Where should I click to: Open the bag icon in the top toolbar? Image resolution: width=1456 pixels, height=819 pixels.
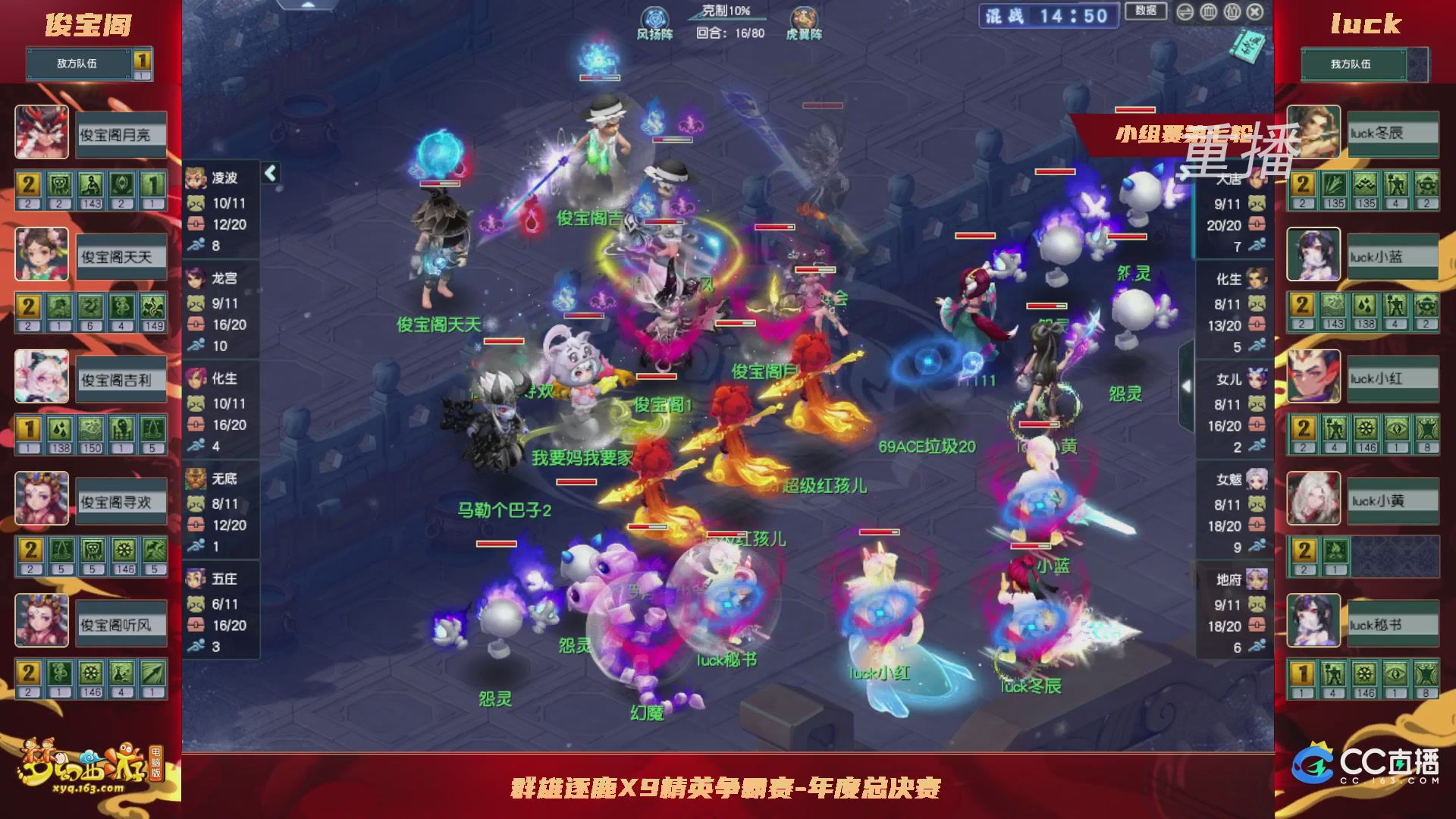(x=1231, y=12)
